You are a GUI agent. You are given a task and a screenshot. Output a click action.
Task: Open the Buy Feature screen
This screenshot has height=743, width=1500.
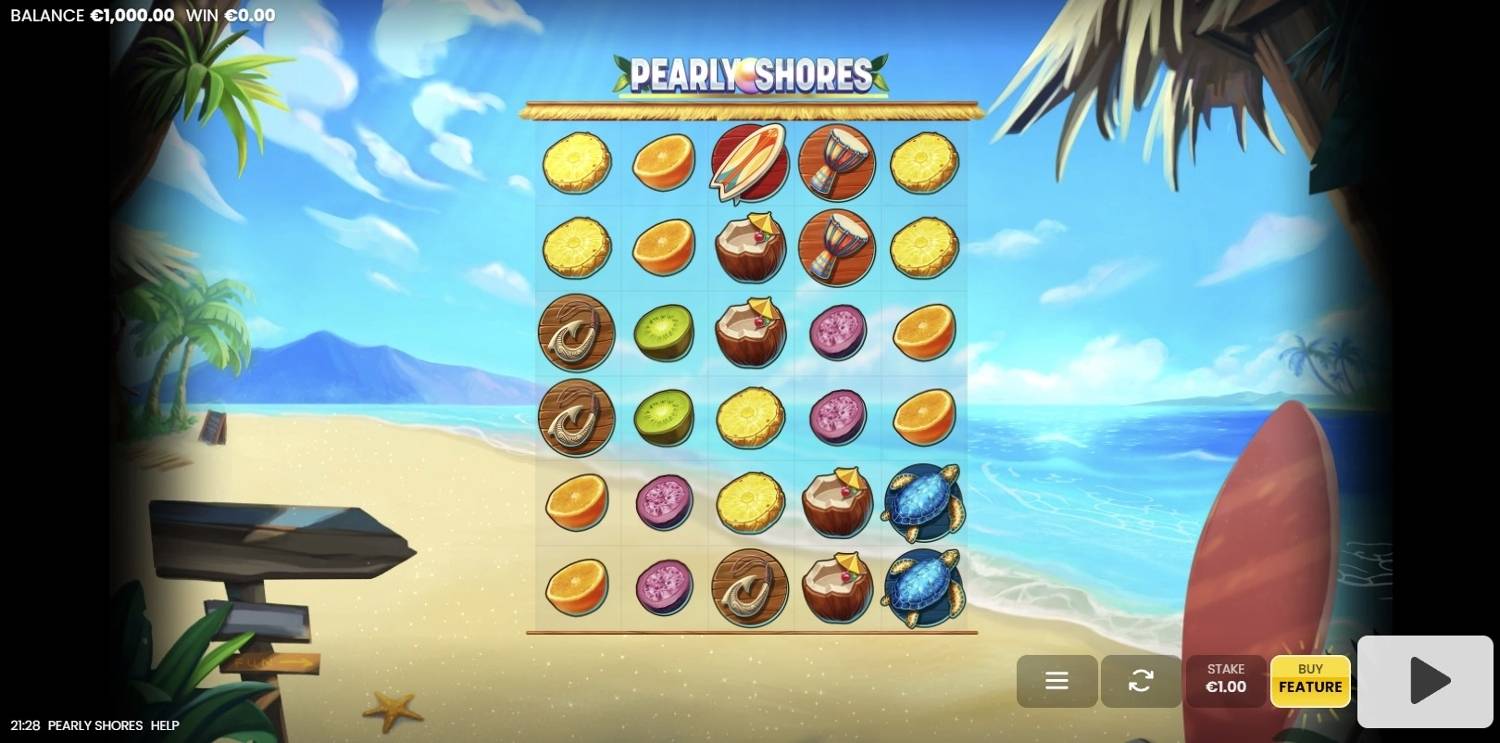pos(1310,681)
